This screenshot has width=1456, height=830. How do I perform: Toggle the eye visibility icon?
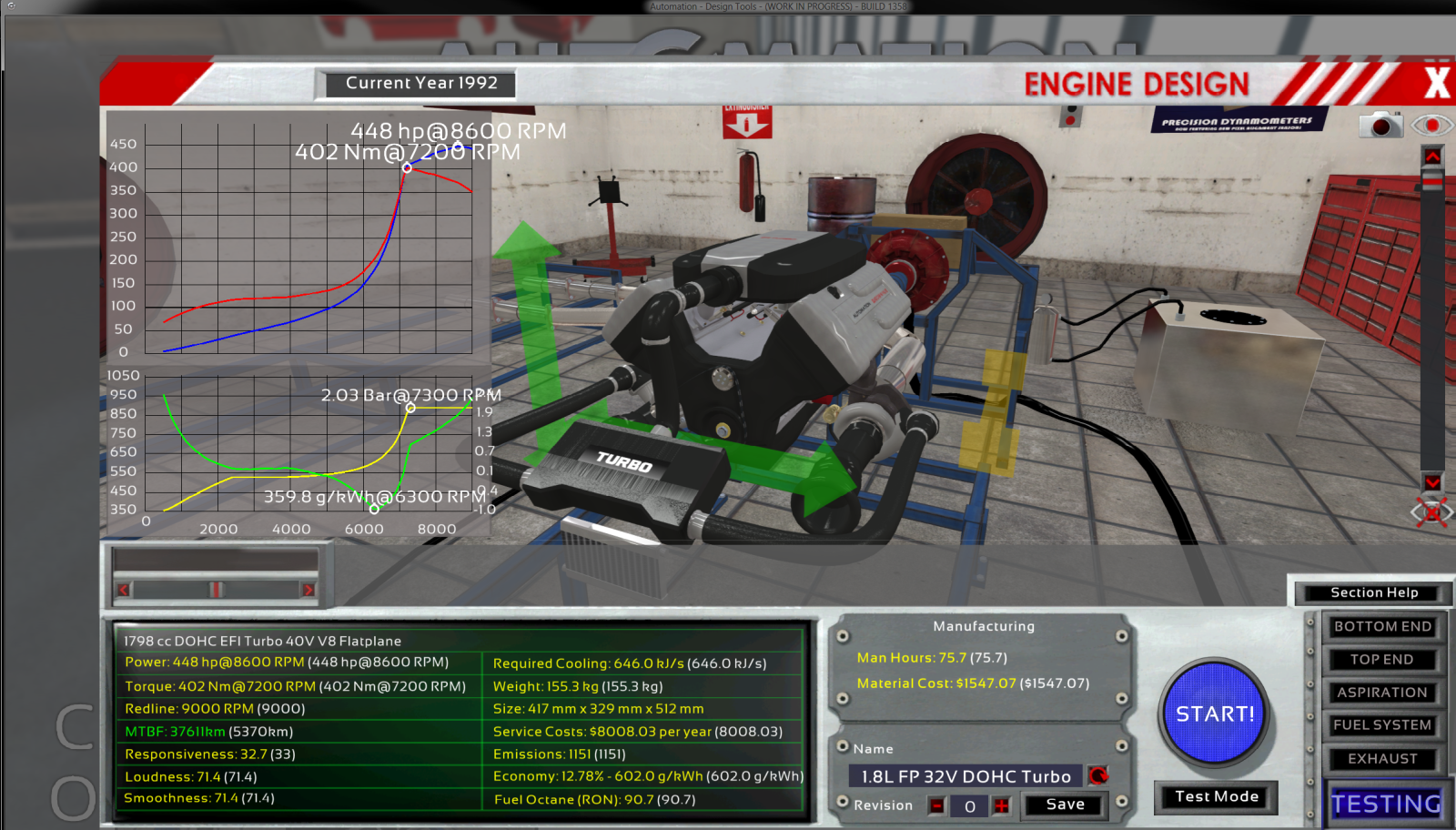point(1431,125)
